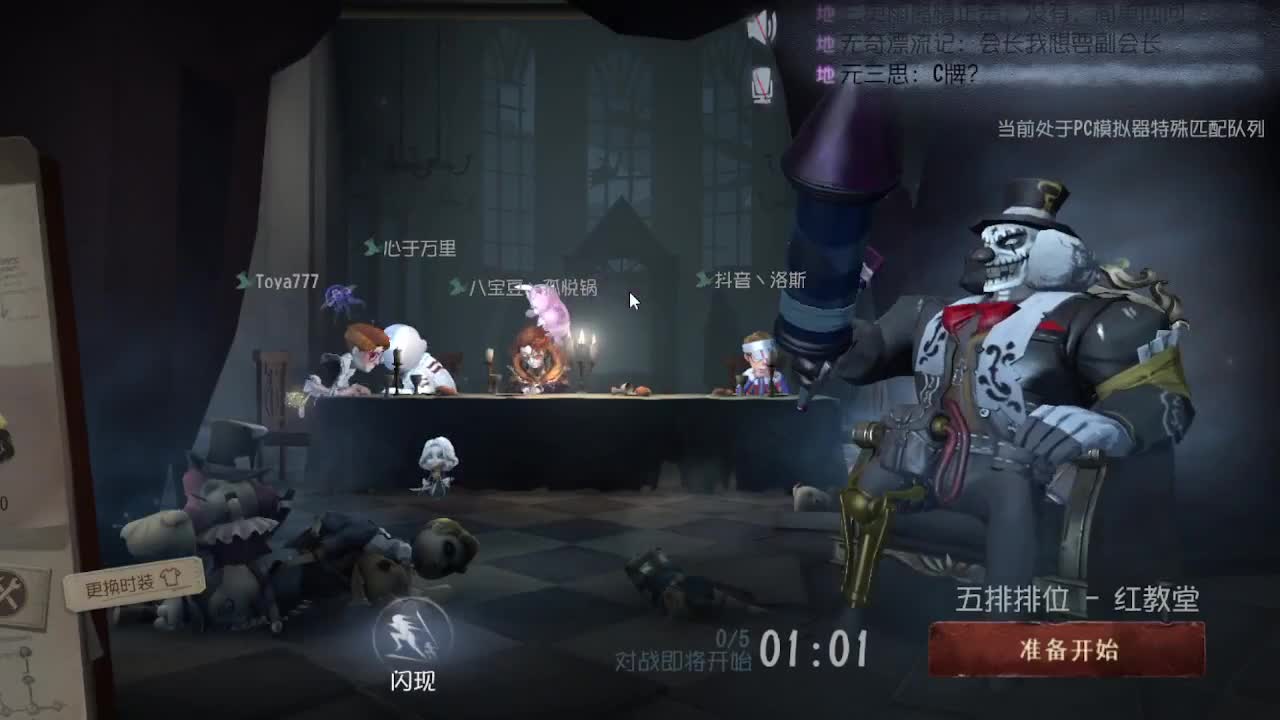The image size is (1280, 720).
Task: Click the skull hunter's rocket weapon
Action: coord(840,200)
